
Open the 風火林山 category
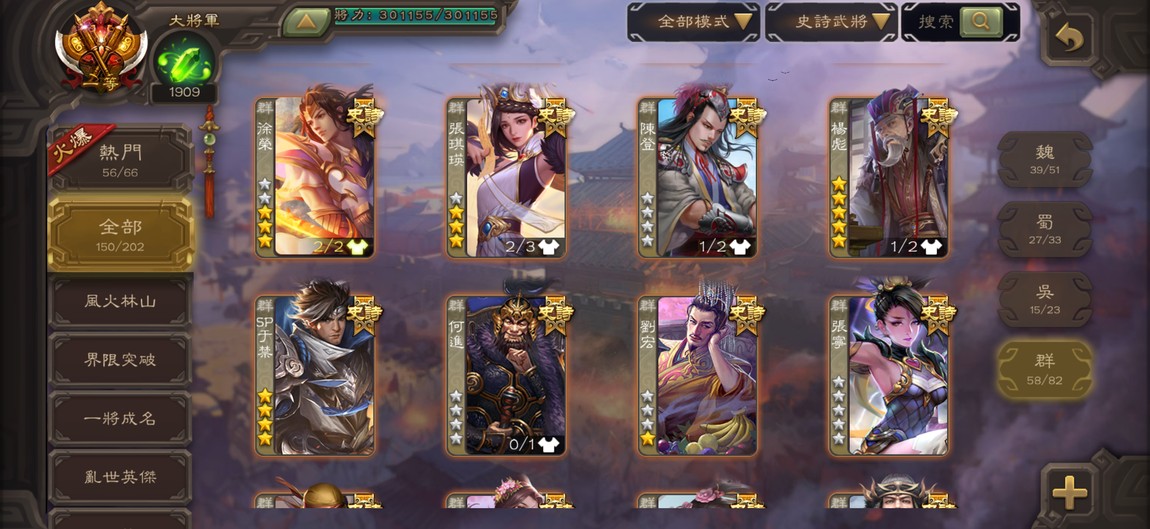pos(120,301)
